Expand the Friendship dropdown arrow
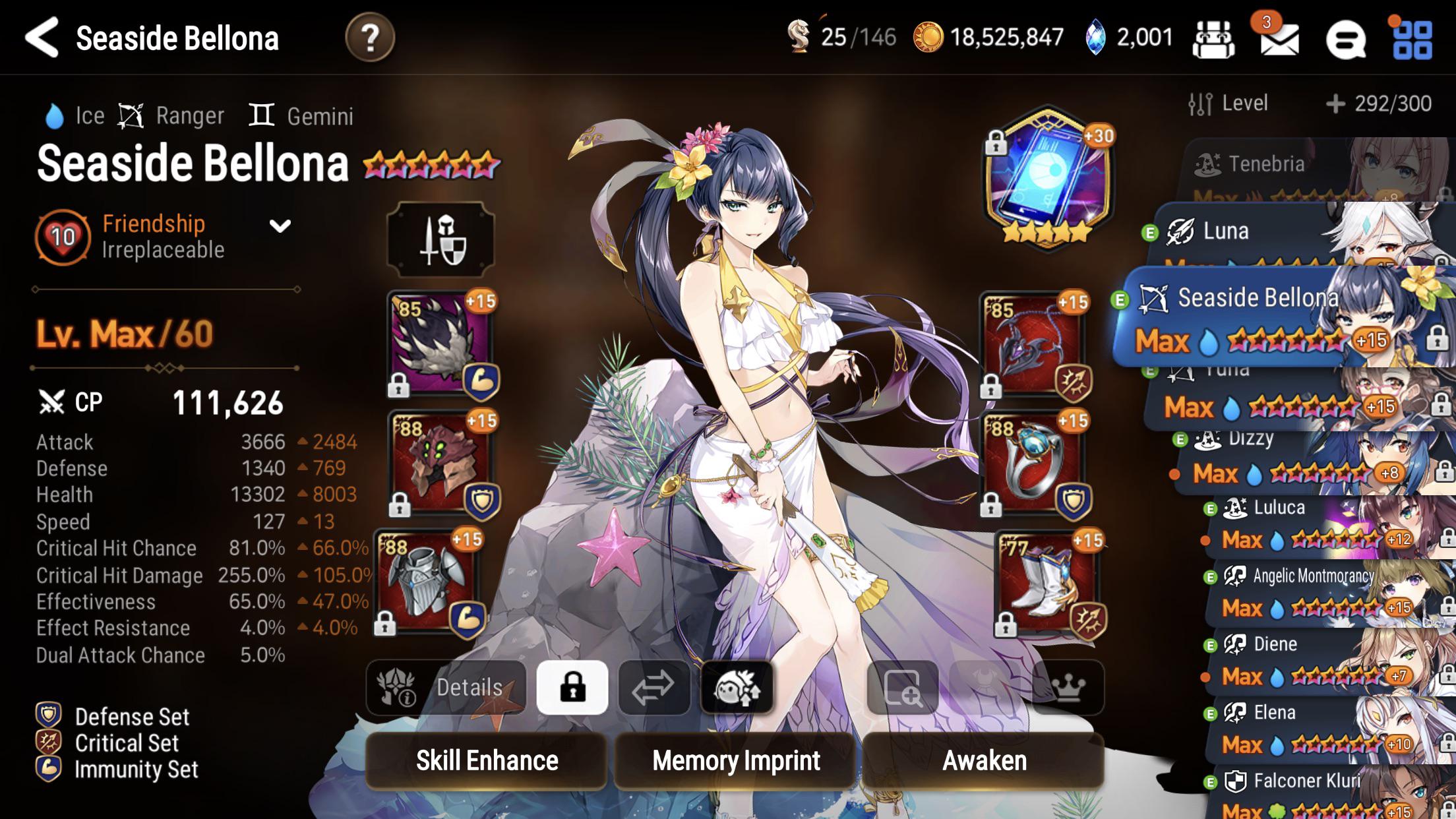 click(x=280, y=227)
